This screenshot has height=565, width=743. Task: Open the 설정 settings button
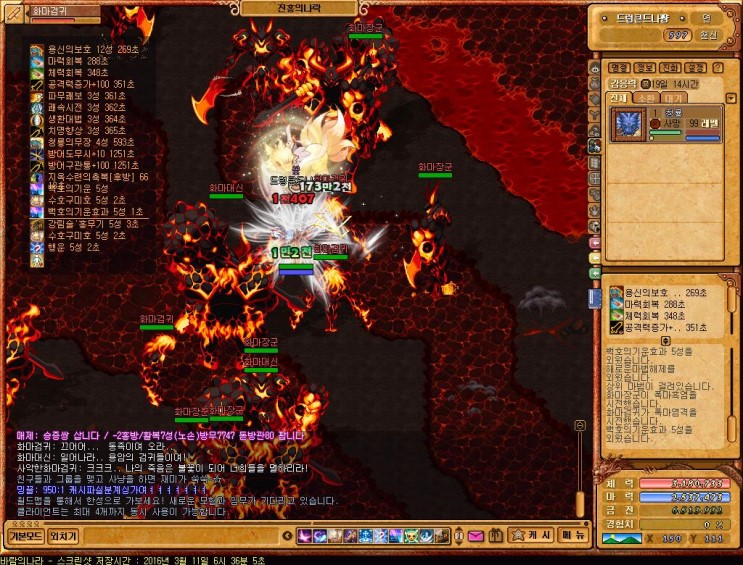click(x=697, y=68)
